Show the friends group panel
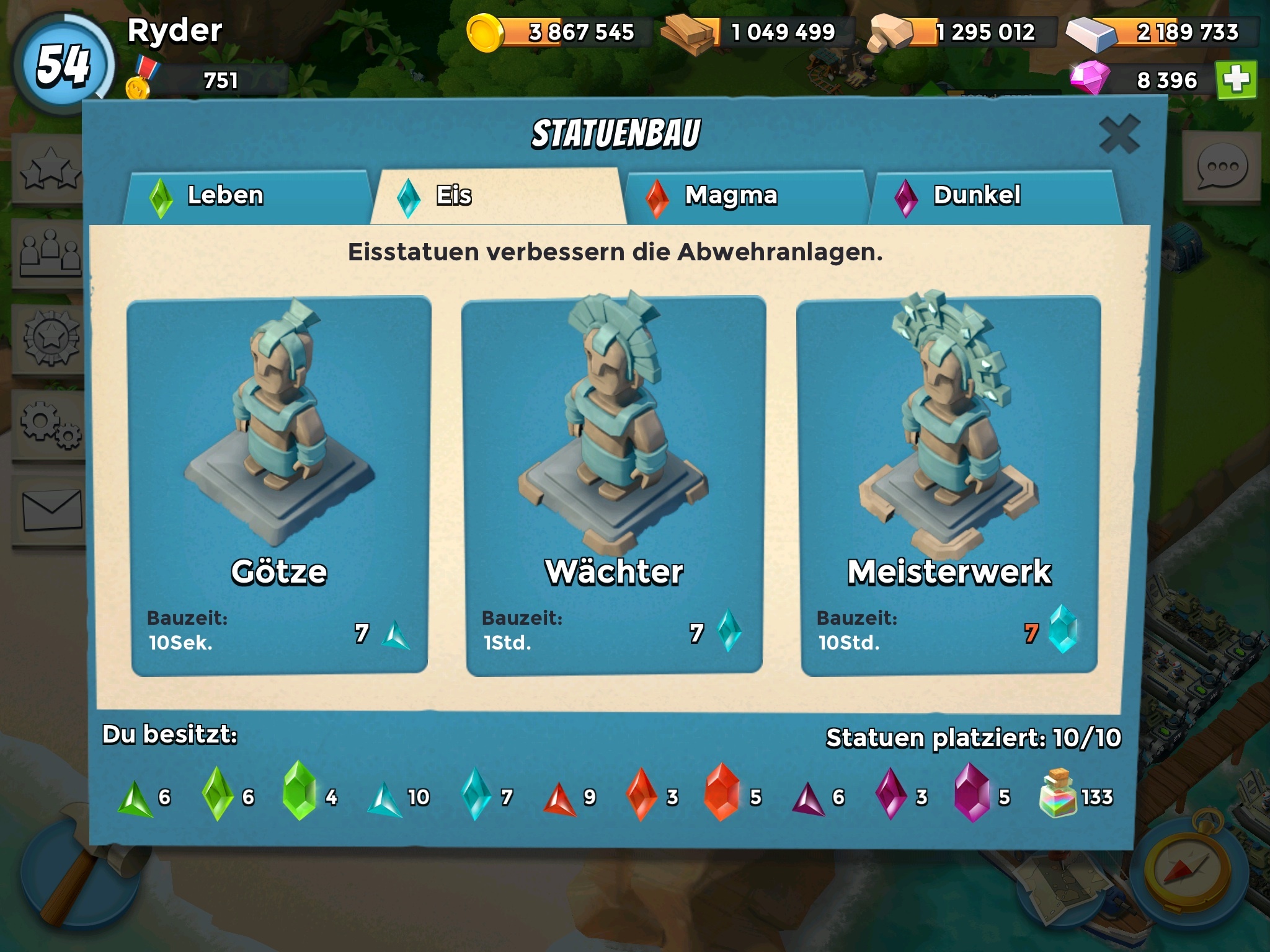Image resolution: width=1270 pixels, height=952 pixels. coord(51,253)
